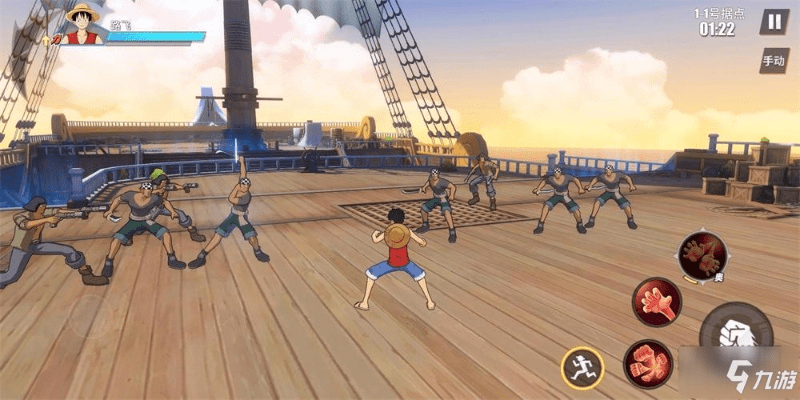Activate the double-fist skill with the spiked border

[x=702, y=254]
